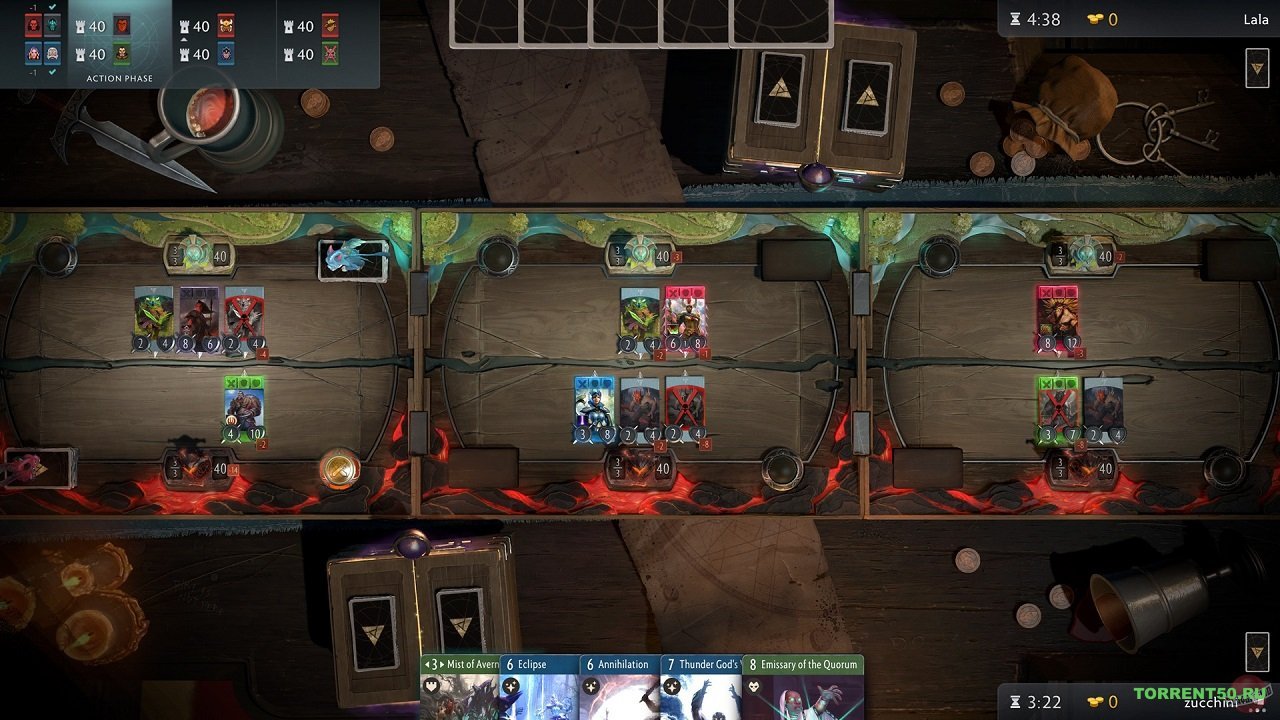This screenshot has height=720, width=1280.
Task: Open the Action Phase indicator panel
Action: [x=120, y=77]
